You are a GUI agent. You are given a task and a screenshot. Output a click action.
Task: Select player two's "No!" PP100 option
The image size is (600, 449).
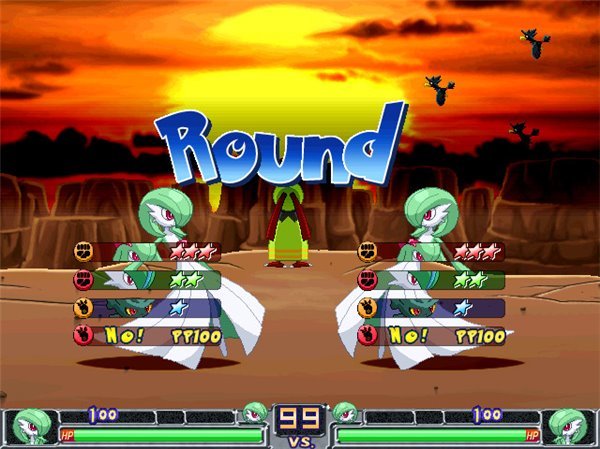[431, 336]
